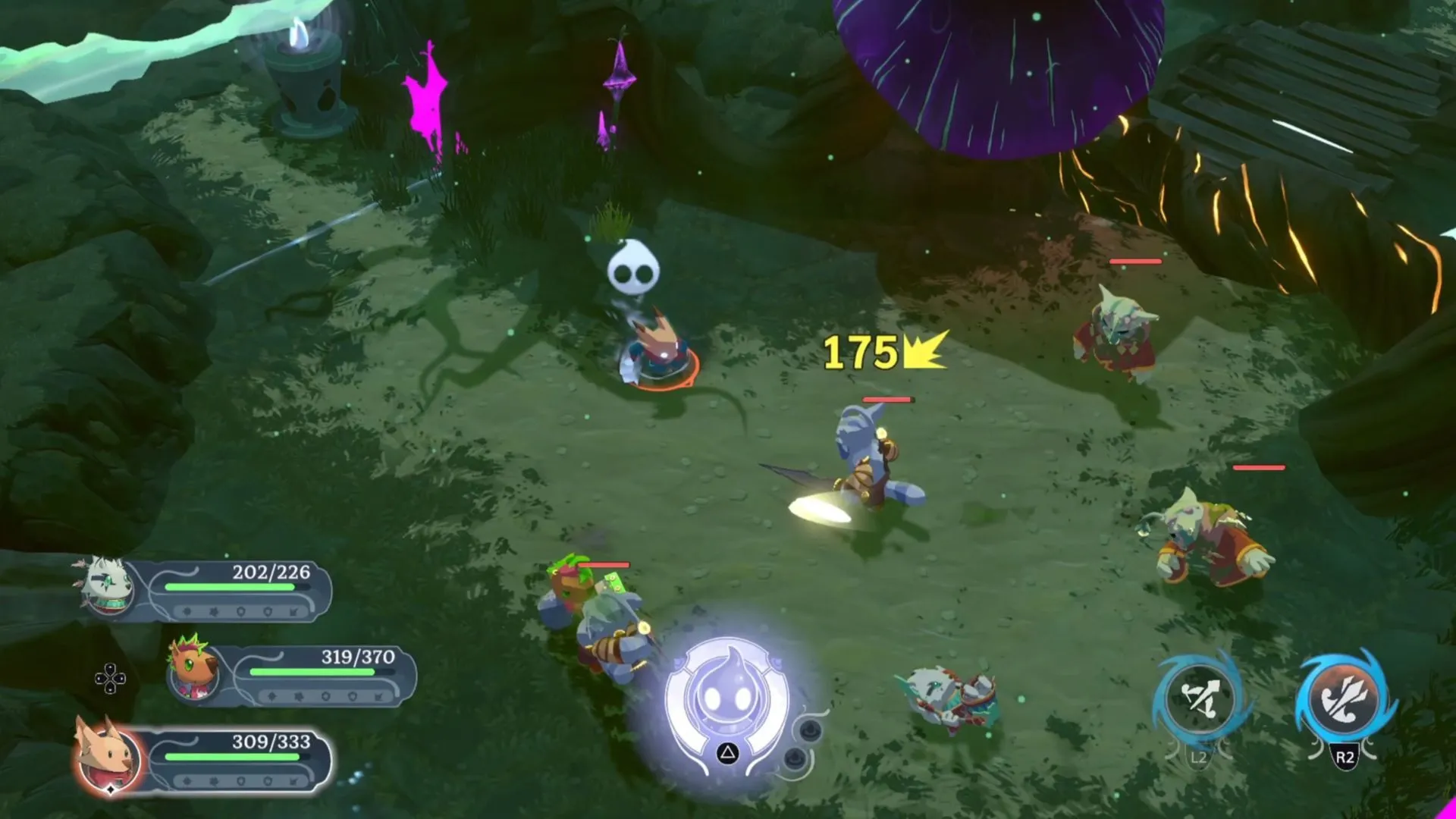
Task: Open the fox party member's status icon row
Action: [x=240, y=780]
